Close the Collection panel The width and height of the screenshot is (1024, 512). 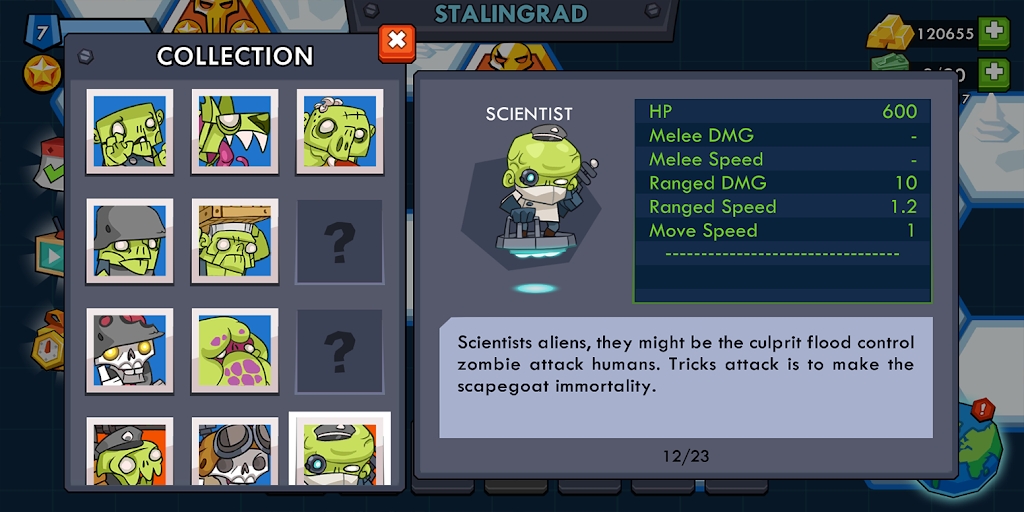pos(397,41)
